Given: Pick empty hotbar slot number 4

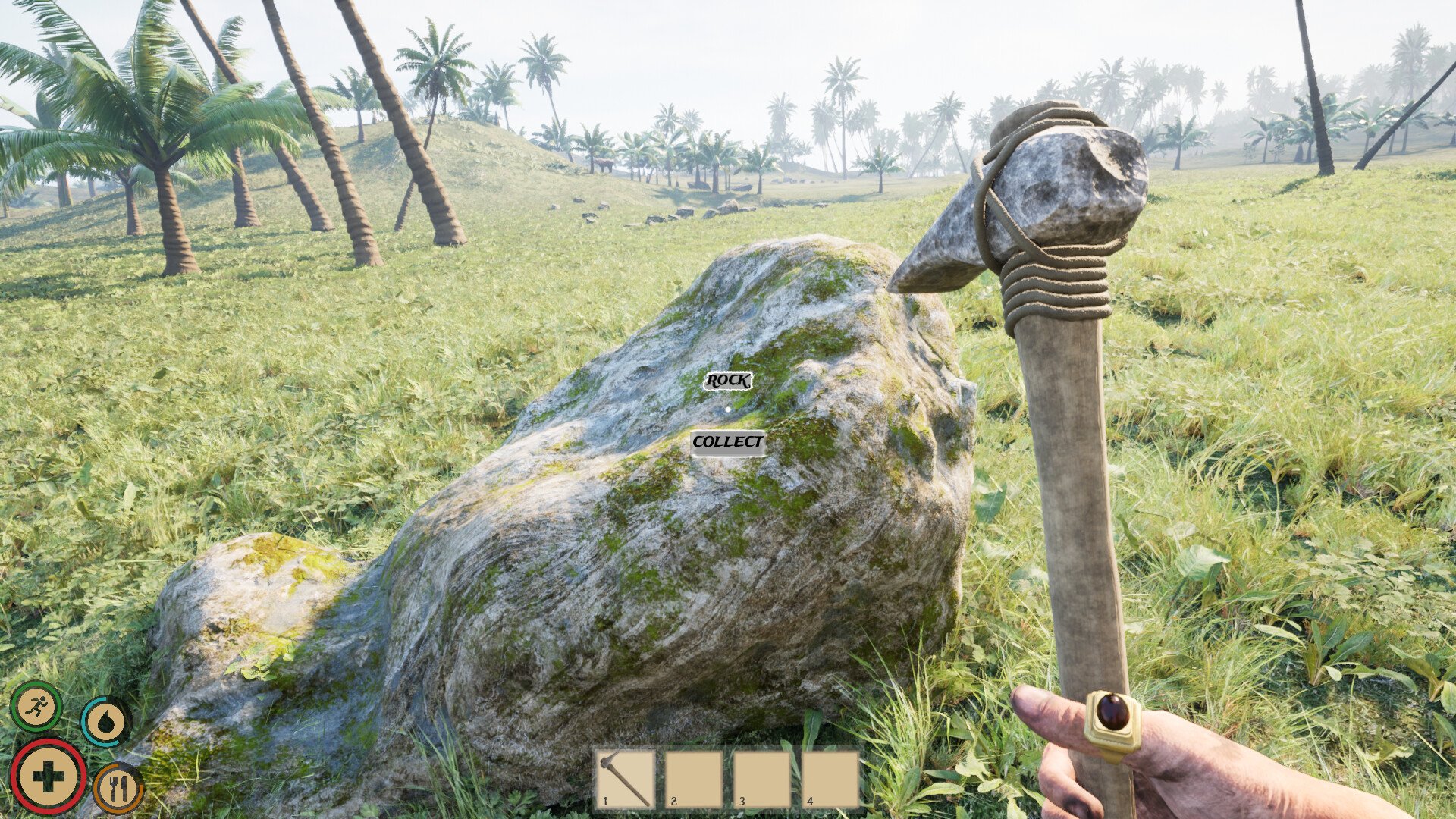Looking at the screenshot, I should 830,779.
